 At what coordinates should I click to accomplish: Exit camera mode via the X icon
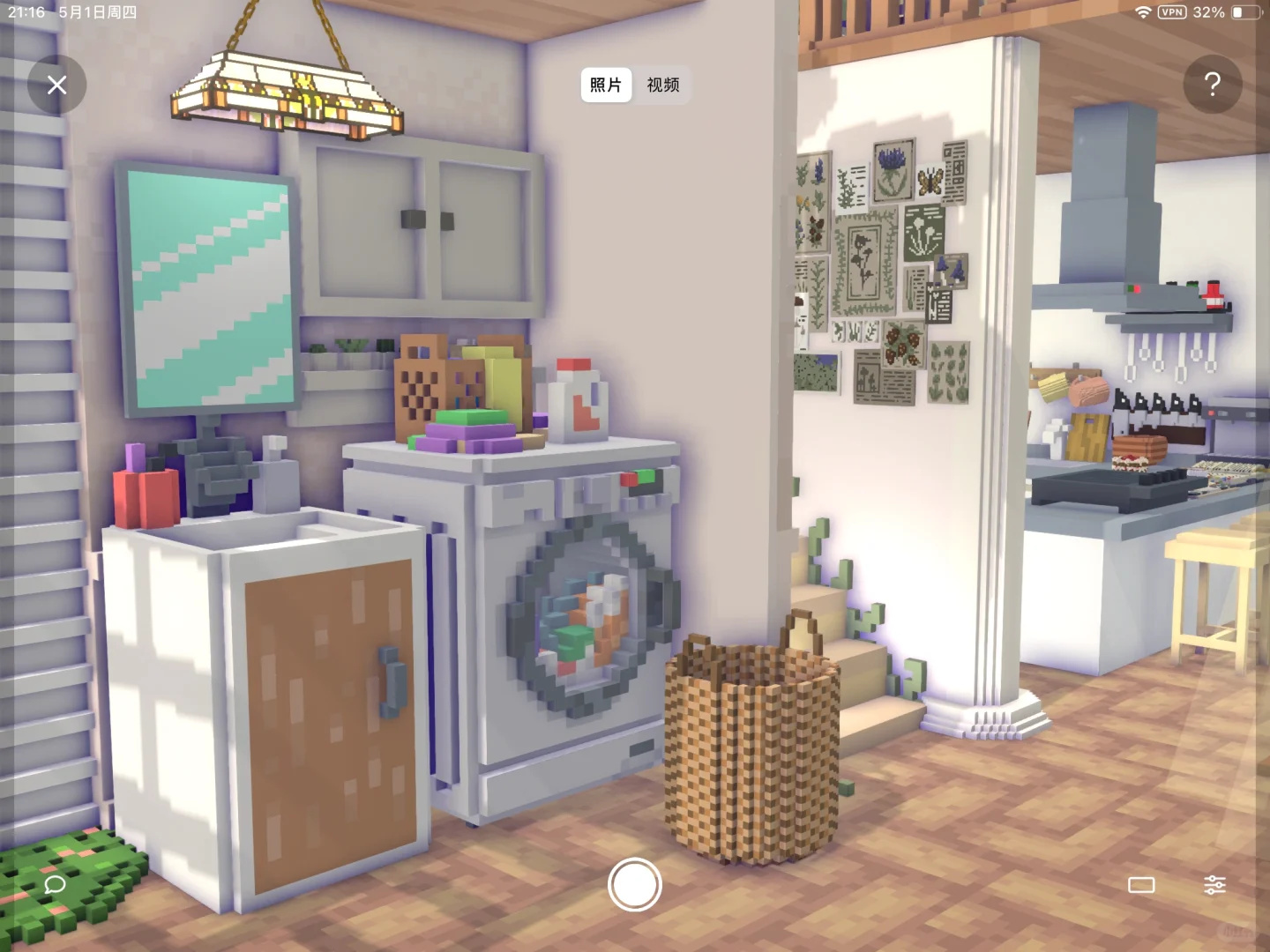(x=56, y=85)
